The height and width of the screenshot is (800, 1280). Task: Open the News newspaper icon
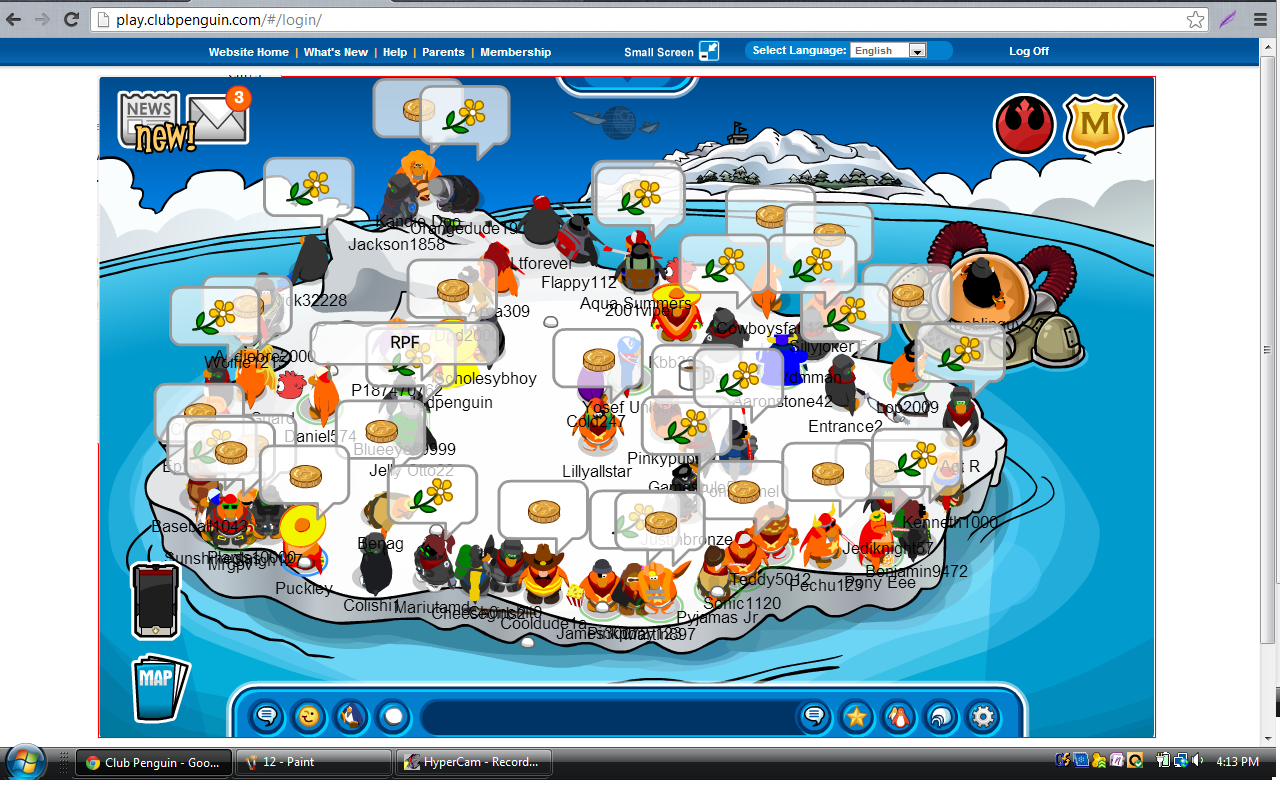[x=149, y=120]
